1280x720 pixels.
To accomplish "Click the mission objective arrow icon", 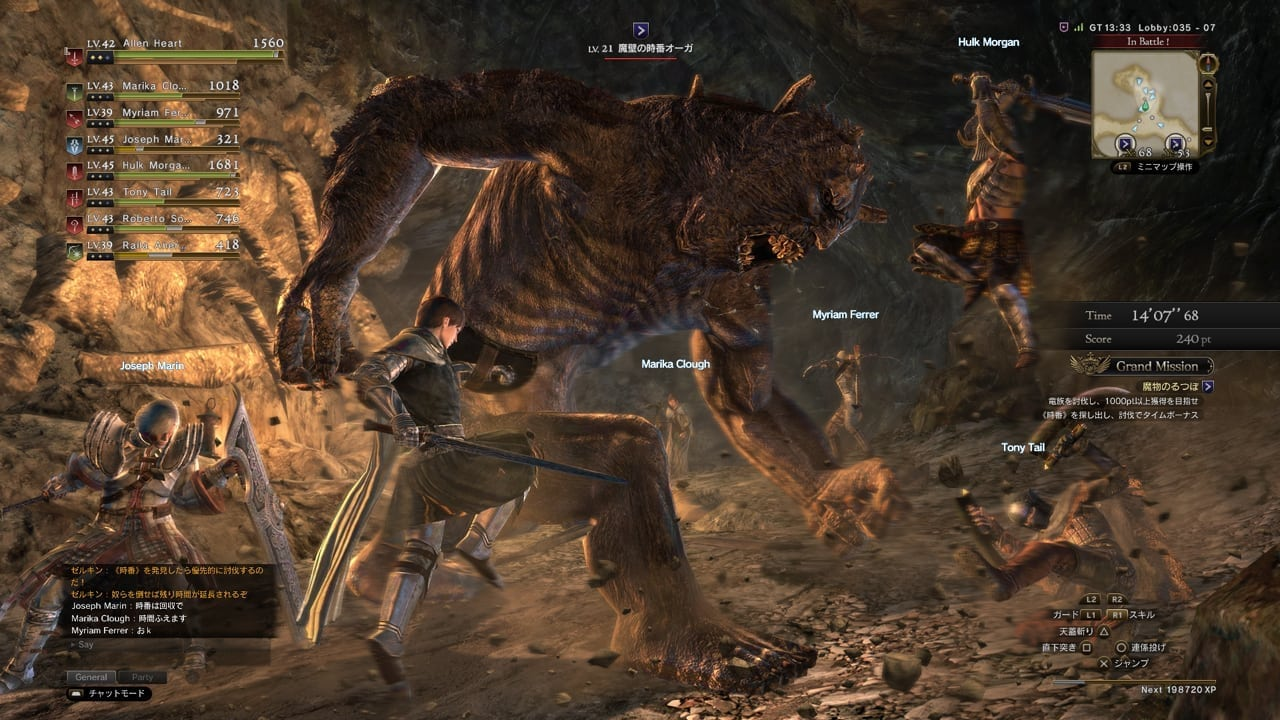I will [x=1209, y=386].
